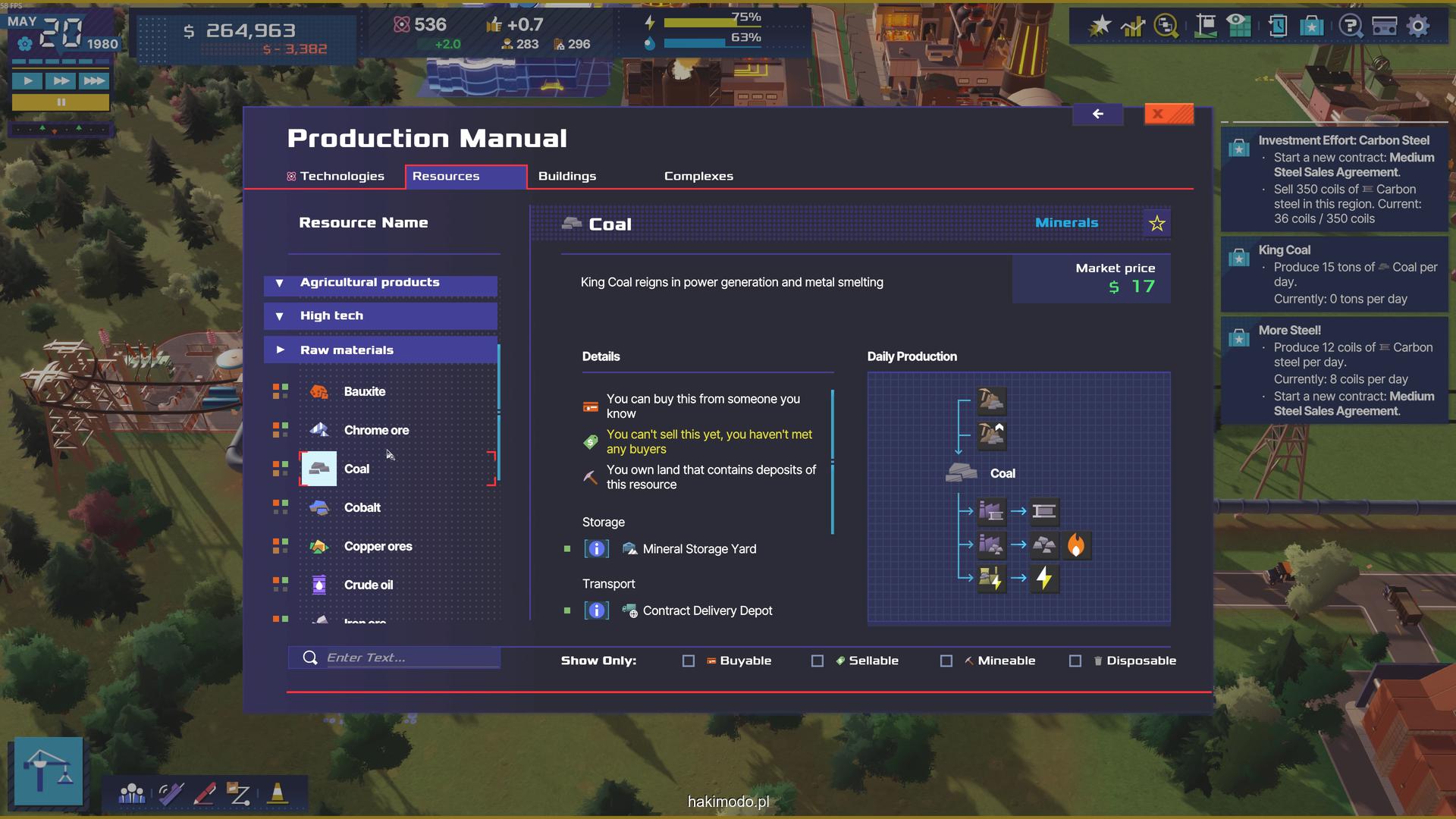Choose Chrome ore from resources
This screenshot has width=1456, height=819.
click(376, 431)
